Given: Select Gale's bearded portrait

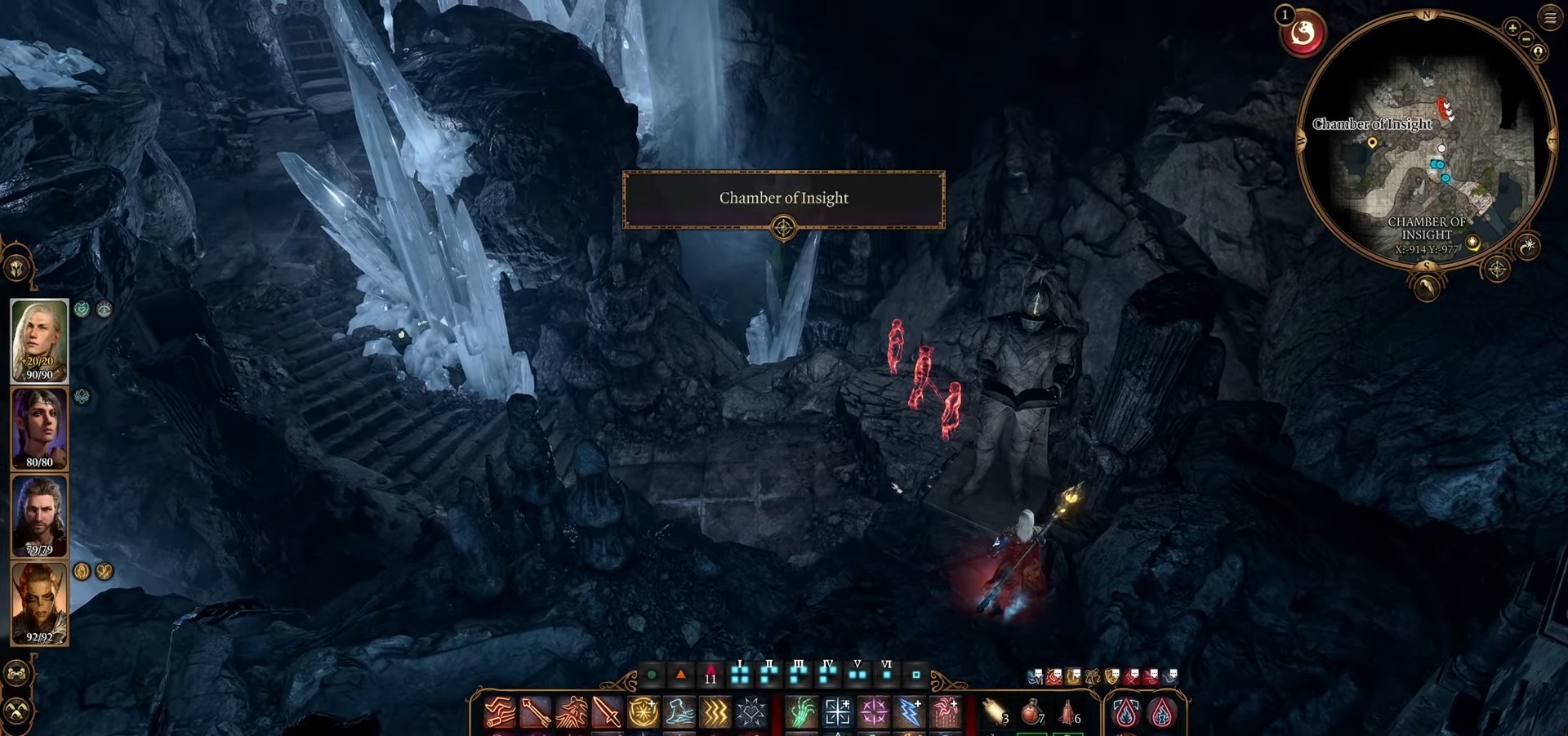Looking at the screenshot, I should pos(38,515).
